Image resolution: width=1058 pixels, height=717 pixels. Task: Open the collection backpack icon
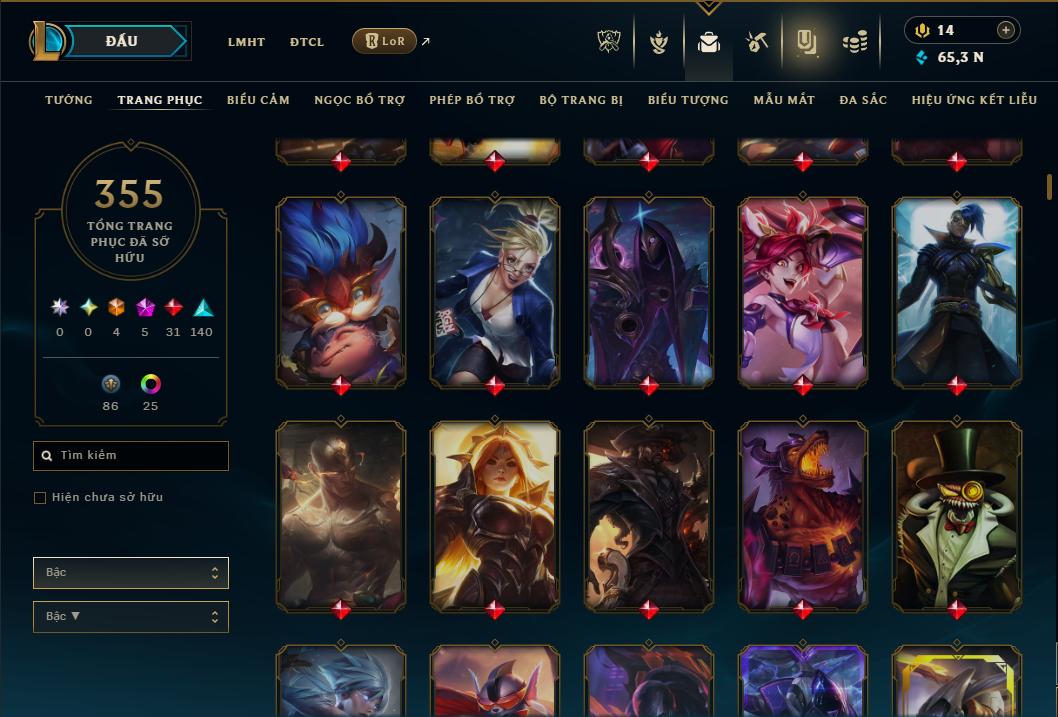point(709,42)
